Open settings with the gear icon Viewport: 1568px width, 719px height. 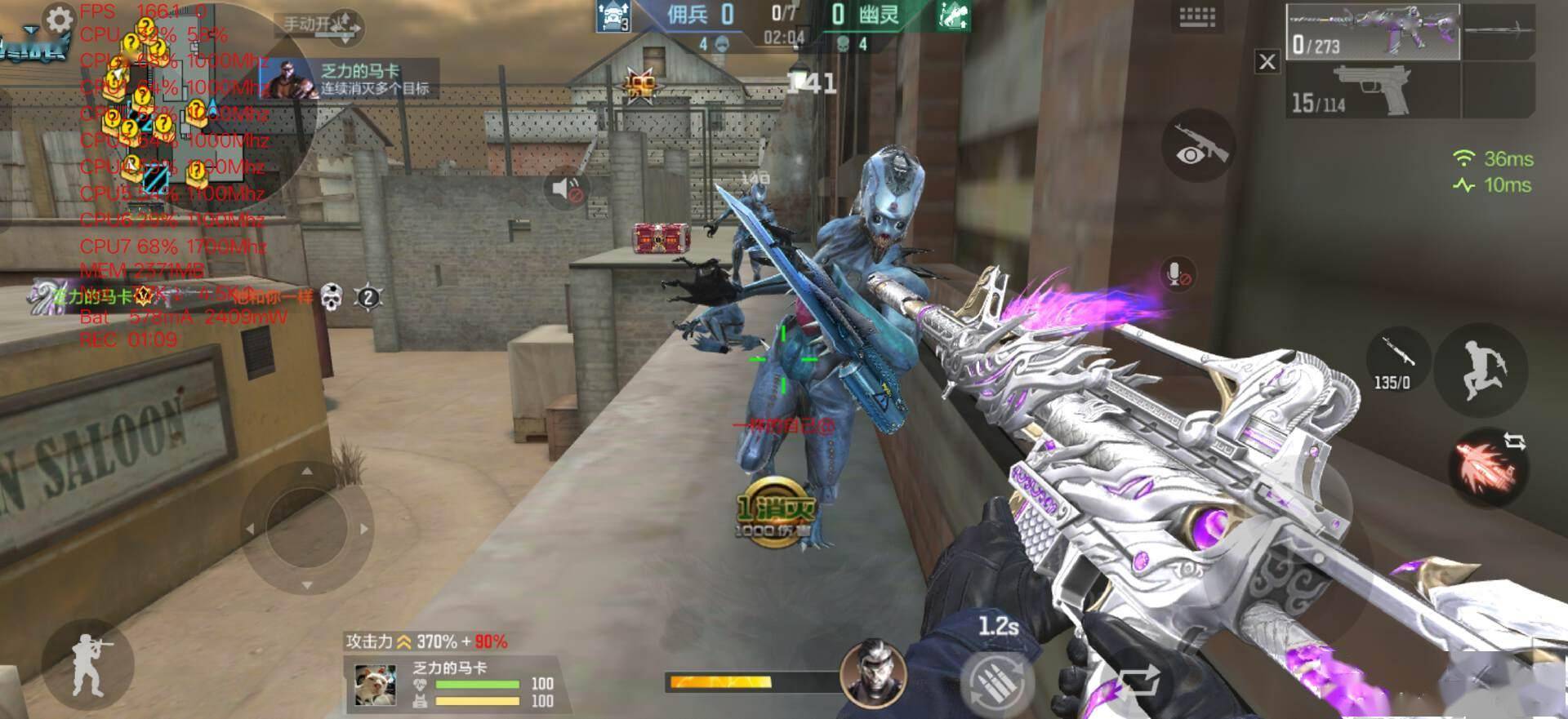pos(59,20)
